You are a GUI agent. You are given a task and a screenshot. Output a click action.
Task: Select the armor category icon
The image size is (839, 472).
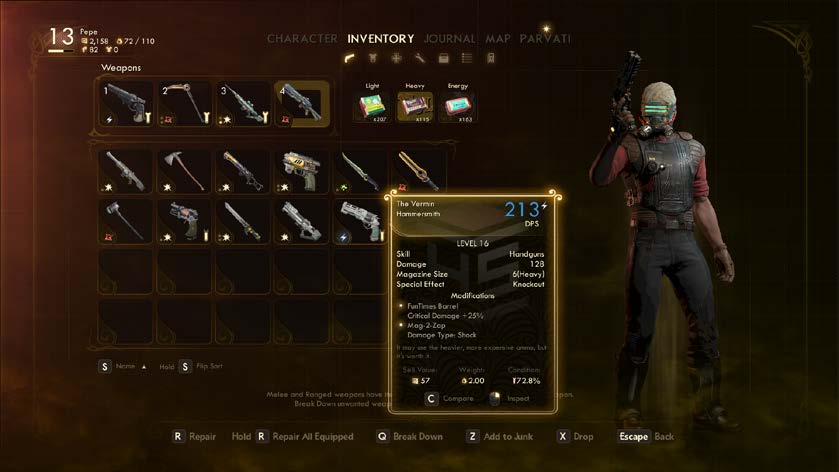375,58
